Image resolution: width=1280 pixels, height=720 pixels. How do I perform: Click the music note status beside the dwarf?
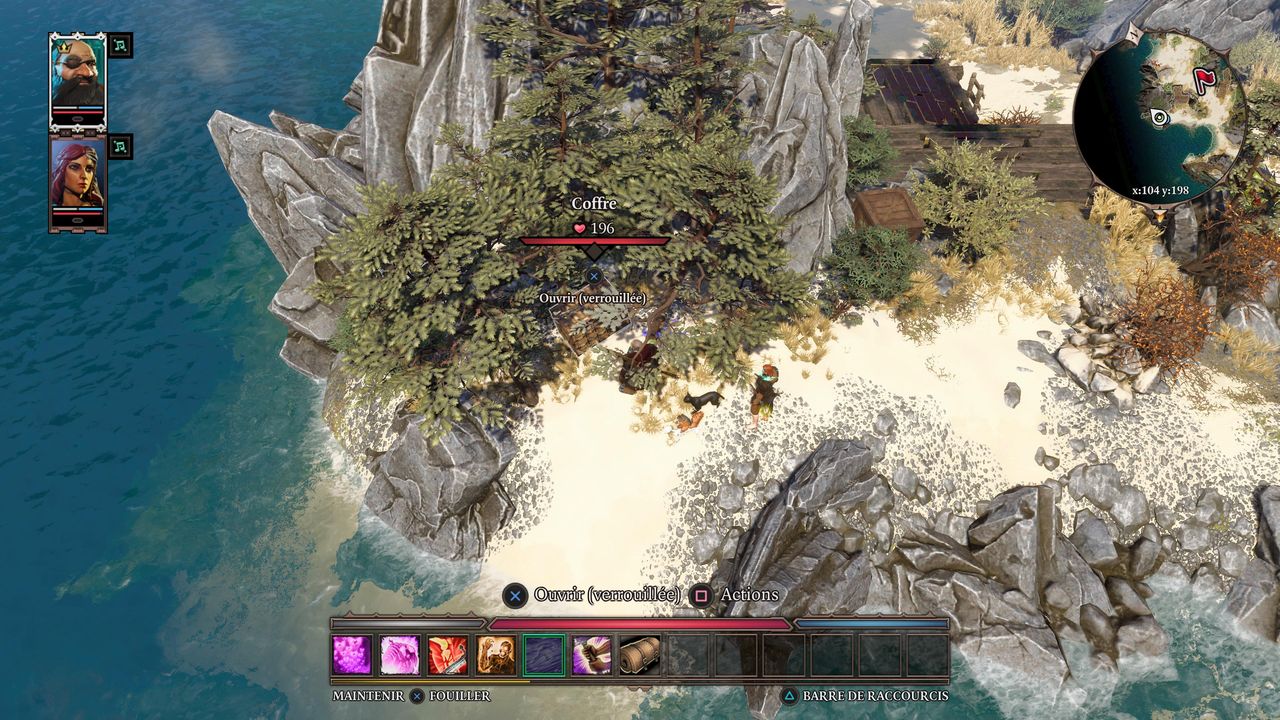coord(120,45)
